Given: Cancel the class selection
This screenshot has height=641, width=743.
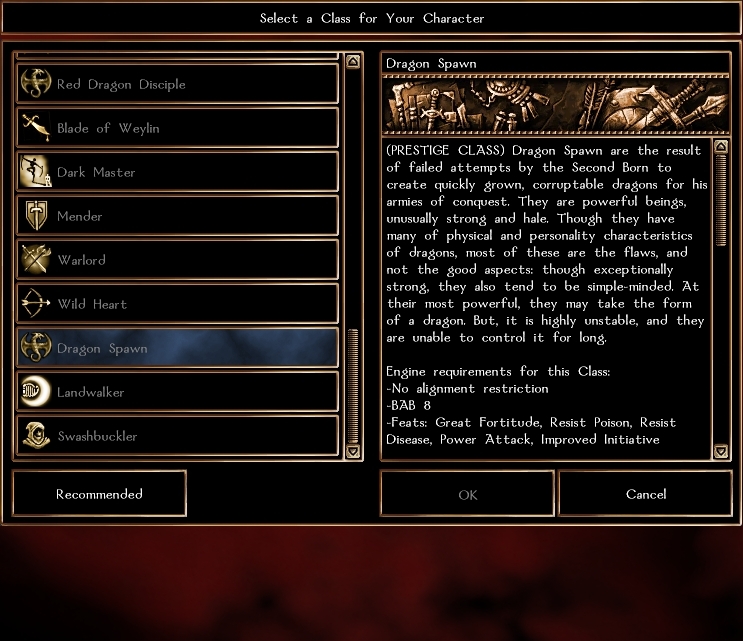Looking at the screenshot, I should click(645, 494).
